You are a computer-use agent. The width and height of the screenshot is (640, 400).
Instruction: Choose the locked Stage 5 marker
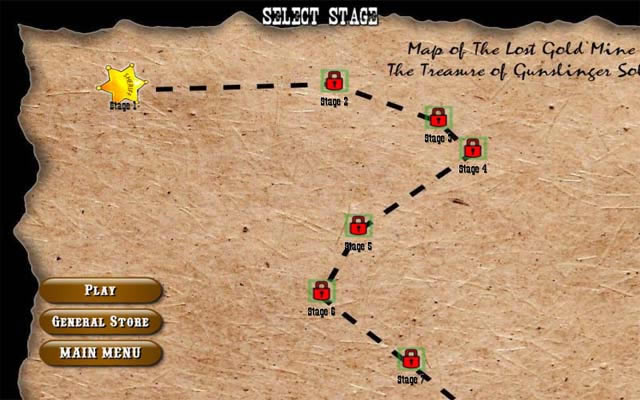357,226
